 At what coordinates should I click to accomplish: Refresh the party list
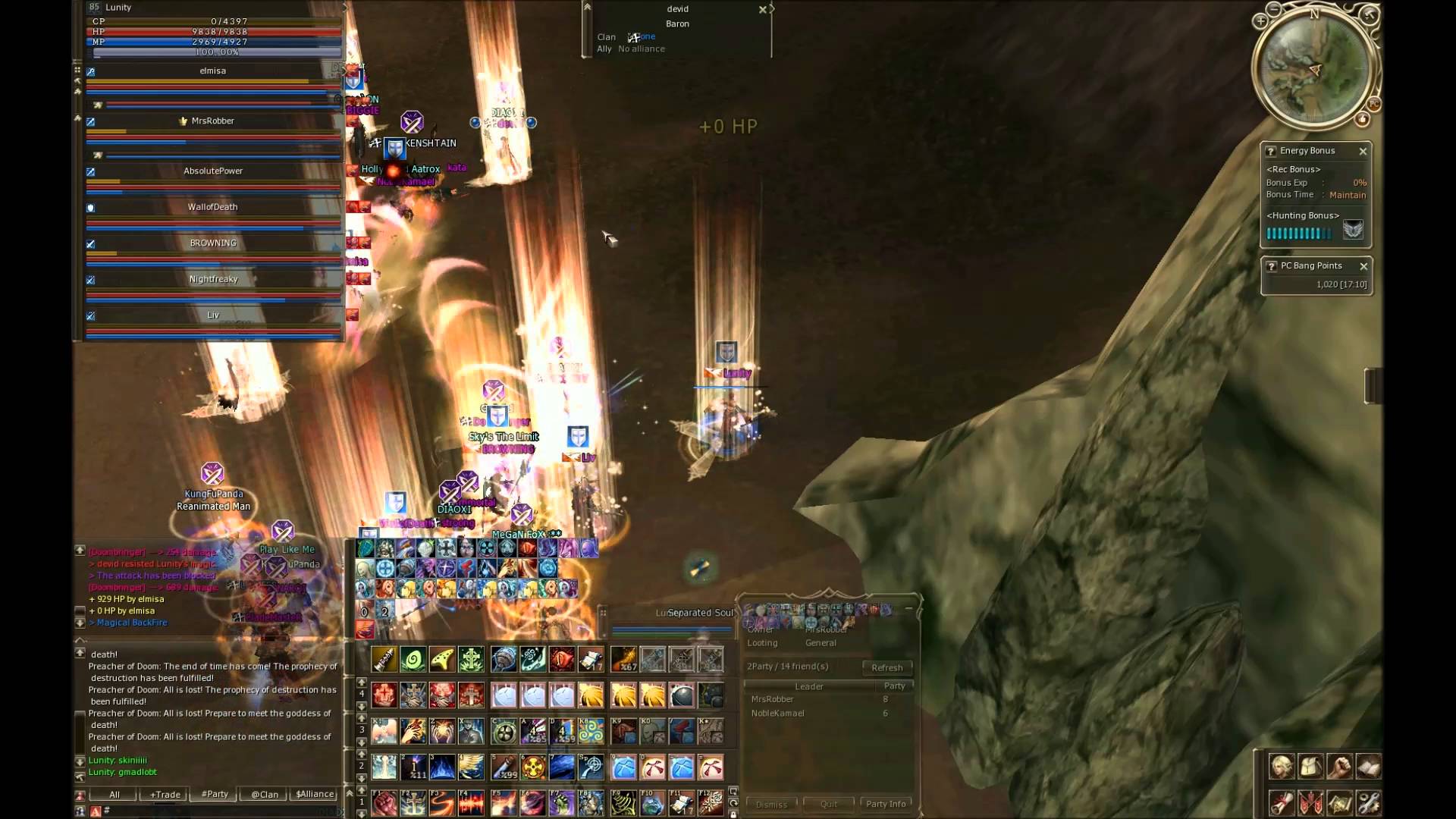coord(886,667)
